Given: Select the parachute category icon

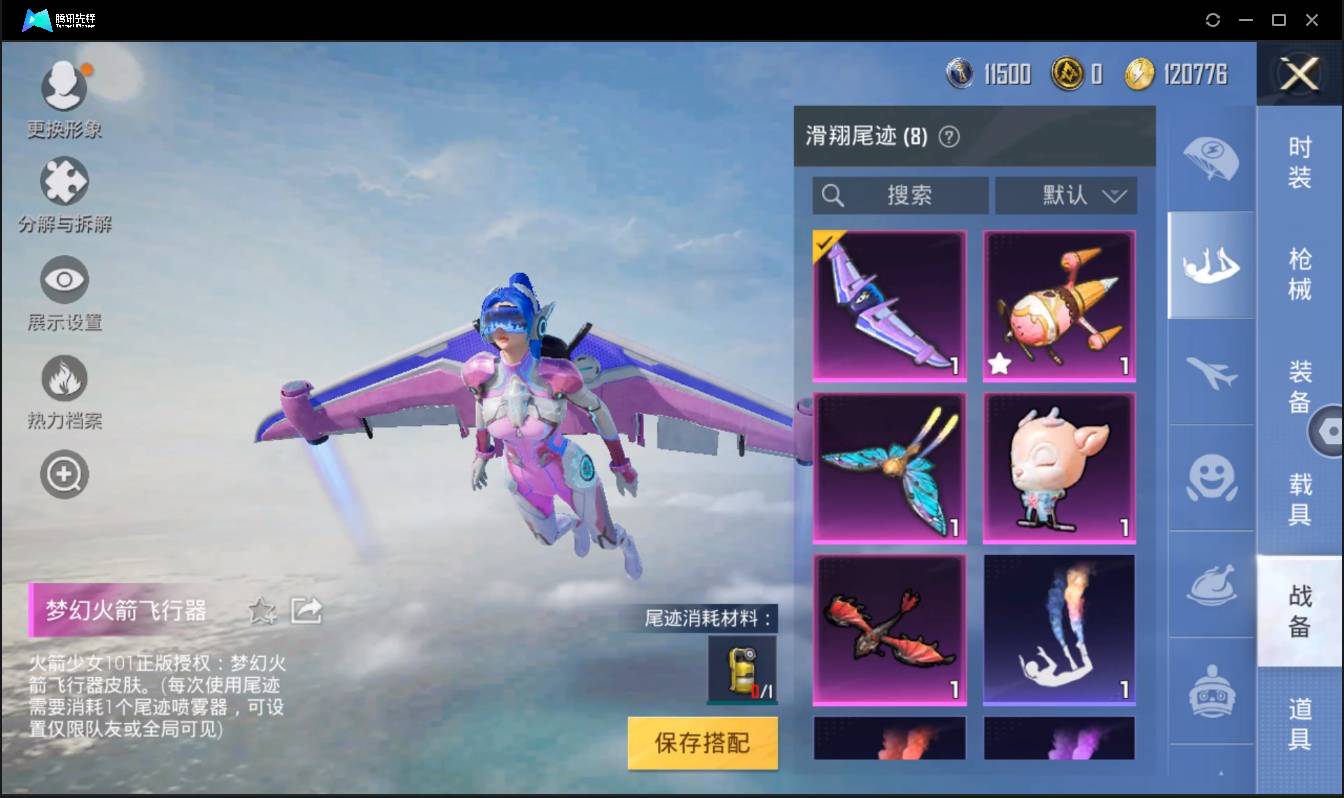Looking at the screenshot, I should (x=1210, y=160).
